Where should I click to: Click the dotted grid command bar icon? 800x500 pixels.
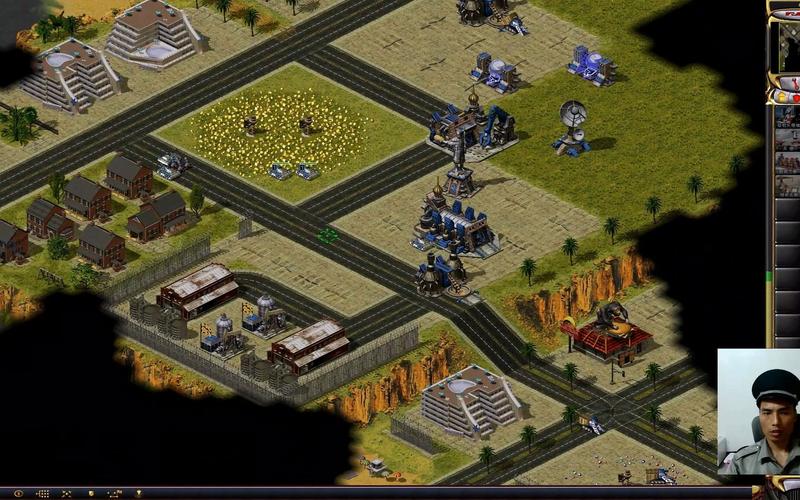pos(42,493)
